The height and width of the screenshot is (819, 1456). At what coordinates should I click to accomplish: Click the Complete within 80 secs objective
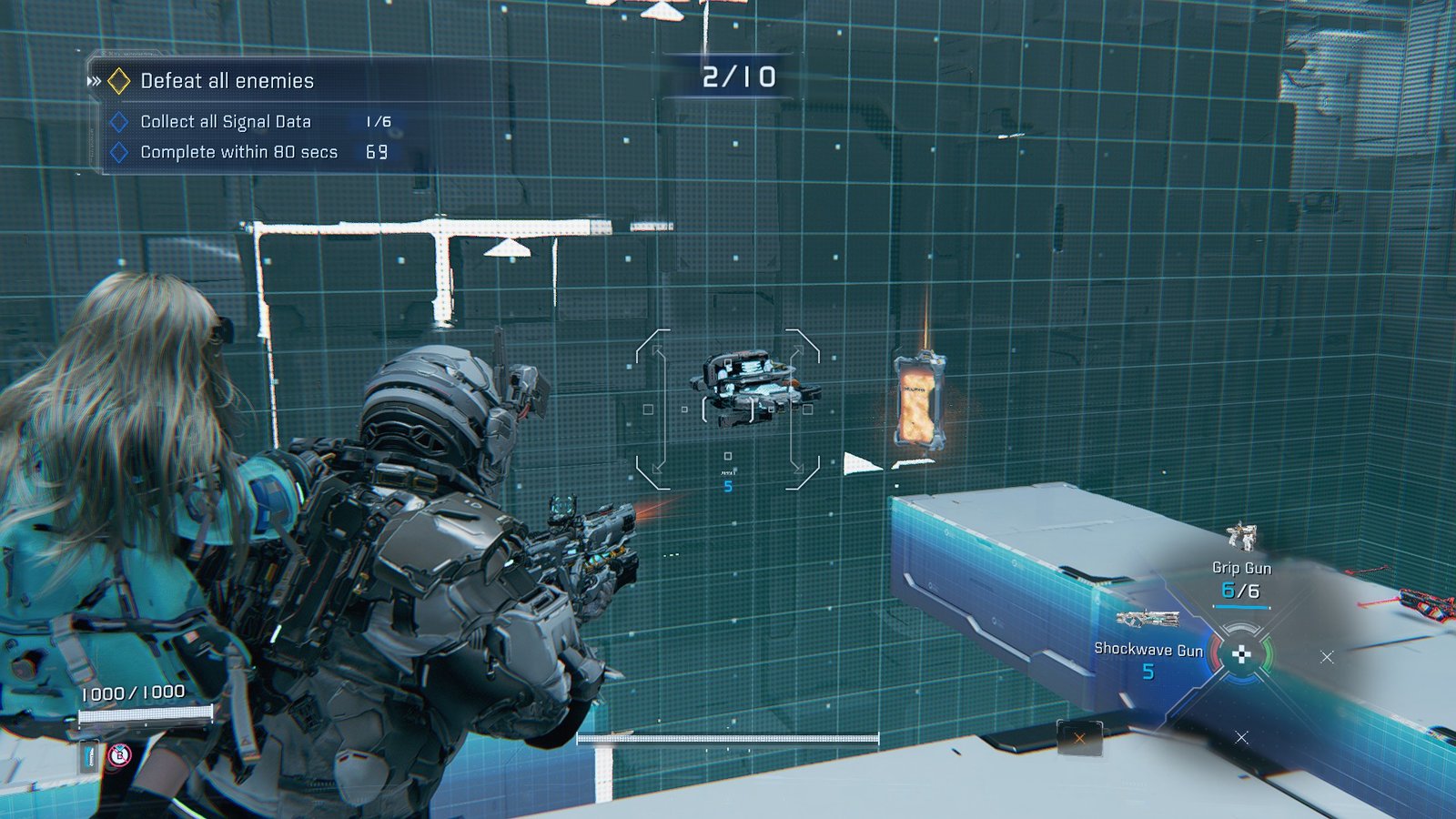pos(238,152)
